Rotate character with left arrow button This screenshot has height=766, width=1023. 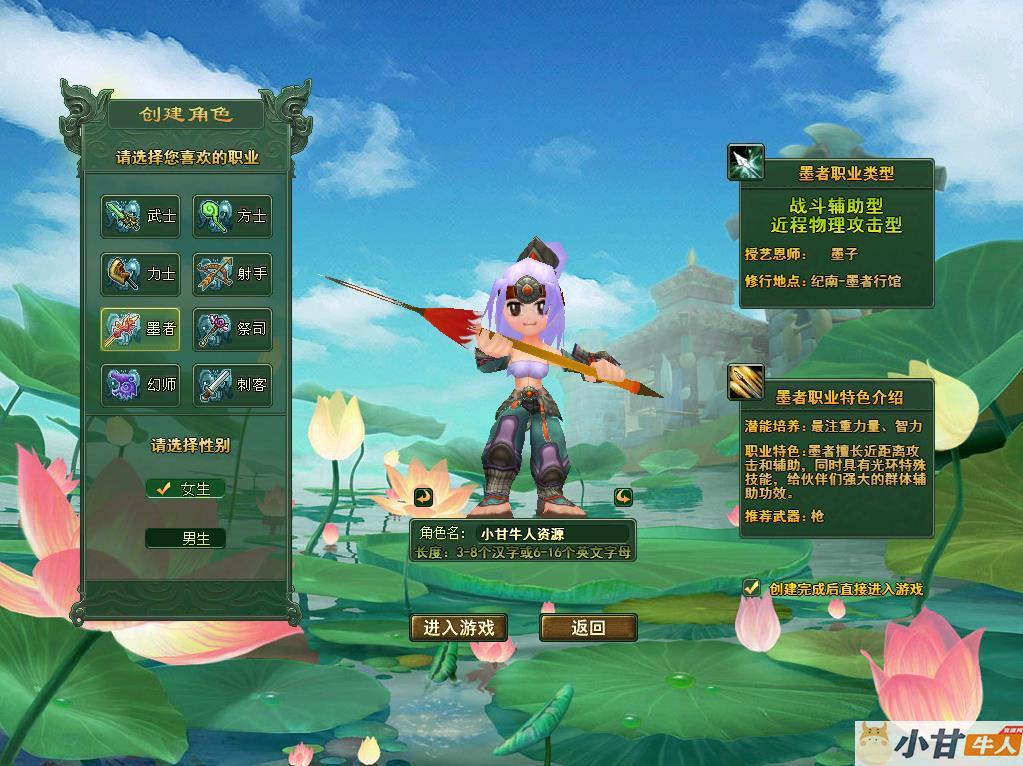(x=424, y=497)
